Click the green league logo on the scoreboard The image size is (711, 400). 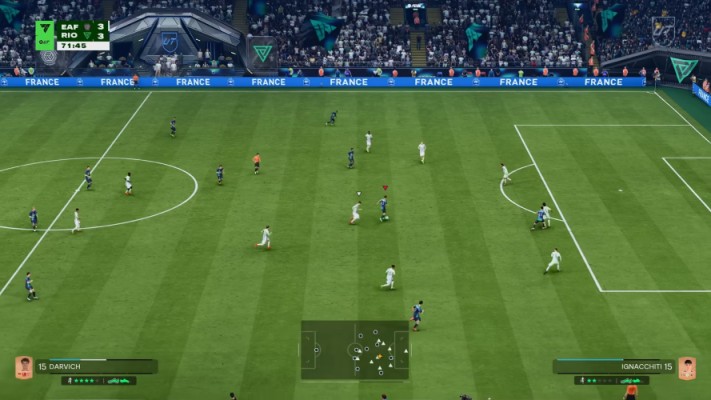point(45,35)
